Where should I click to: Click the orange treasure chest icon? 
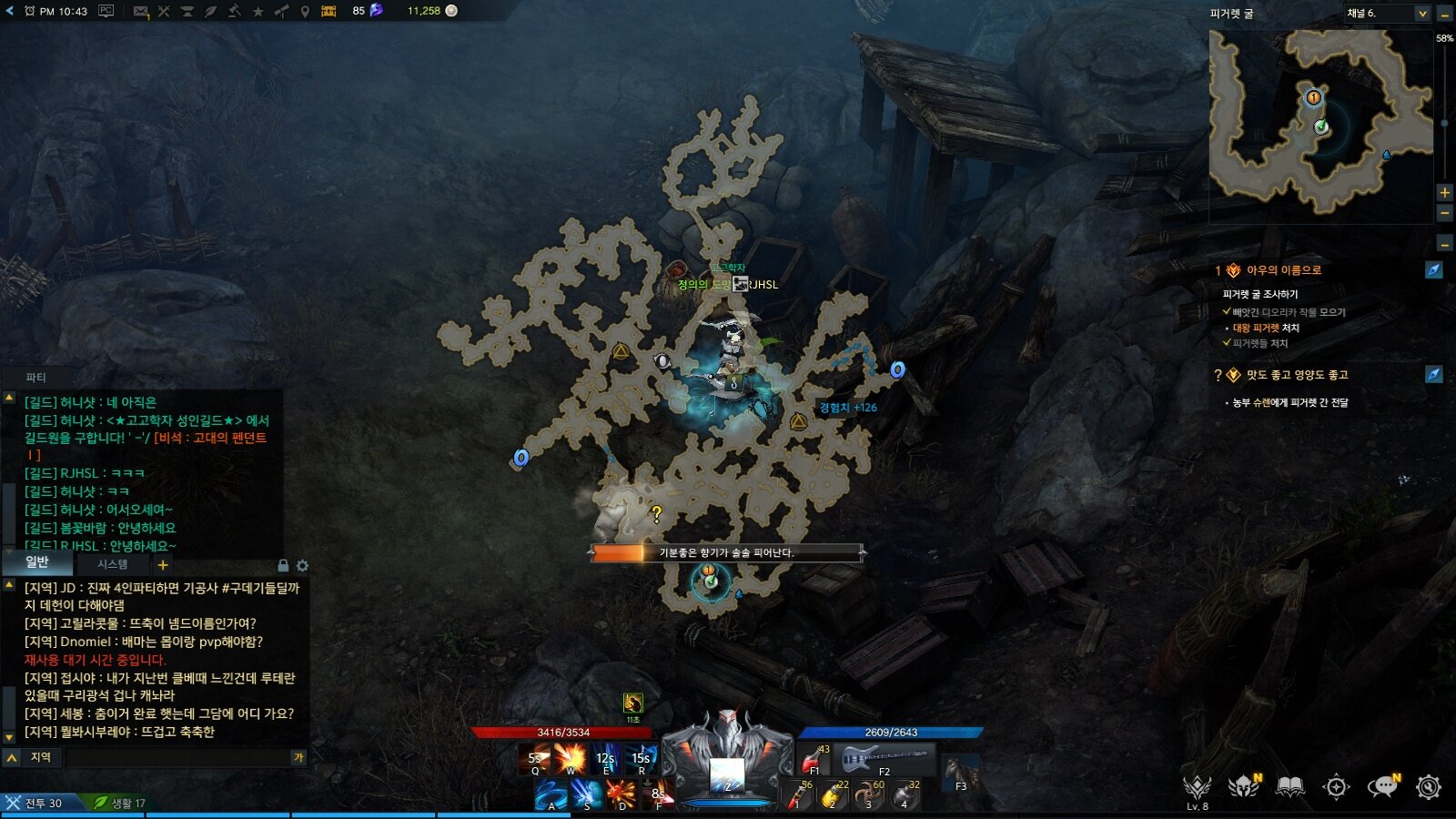[329, 11]
